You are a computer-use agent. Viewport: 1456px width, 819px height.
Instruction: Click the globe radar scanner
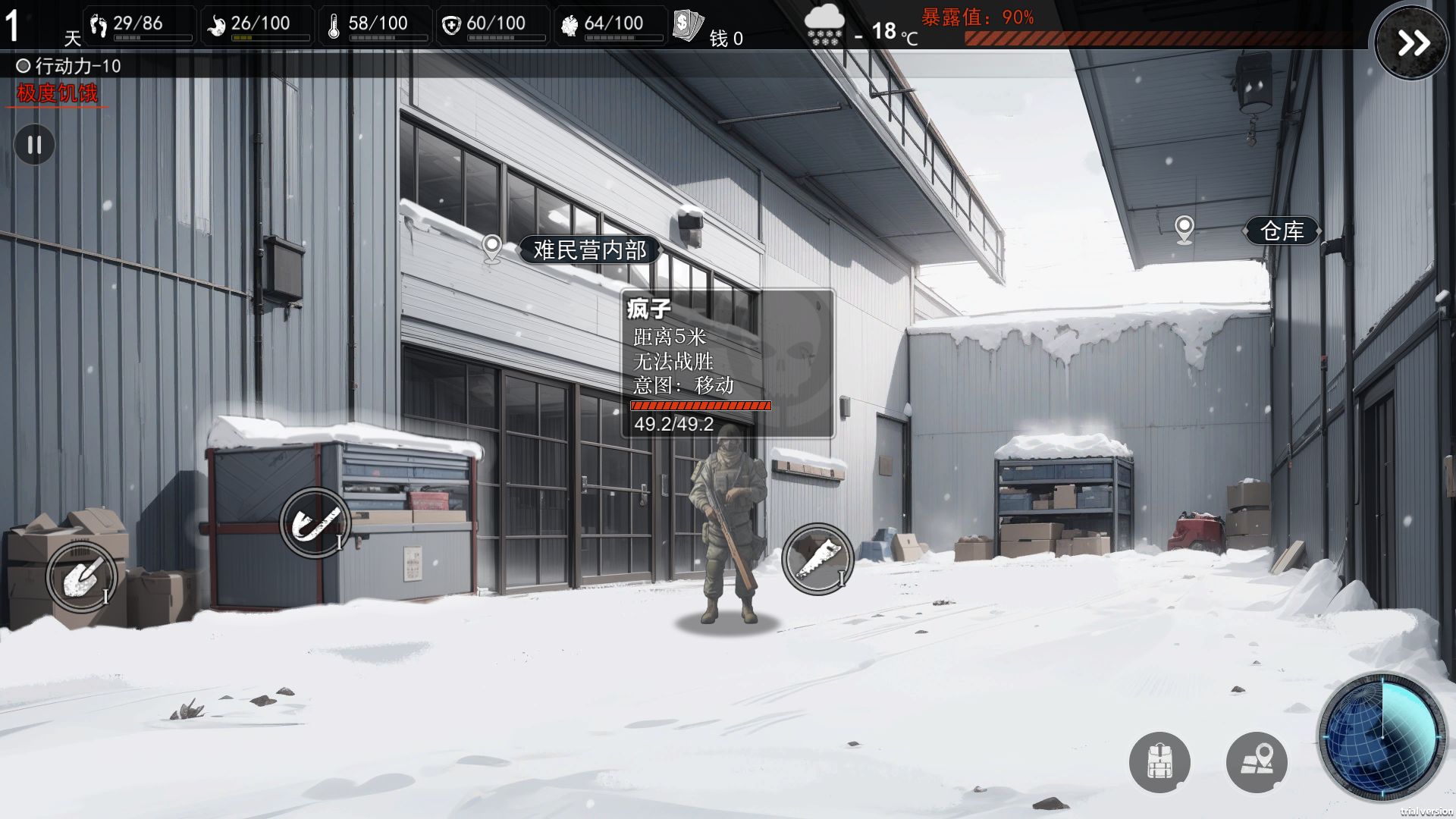(x=1382, y=736)
